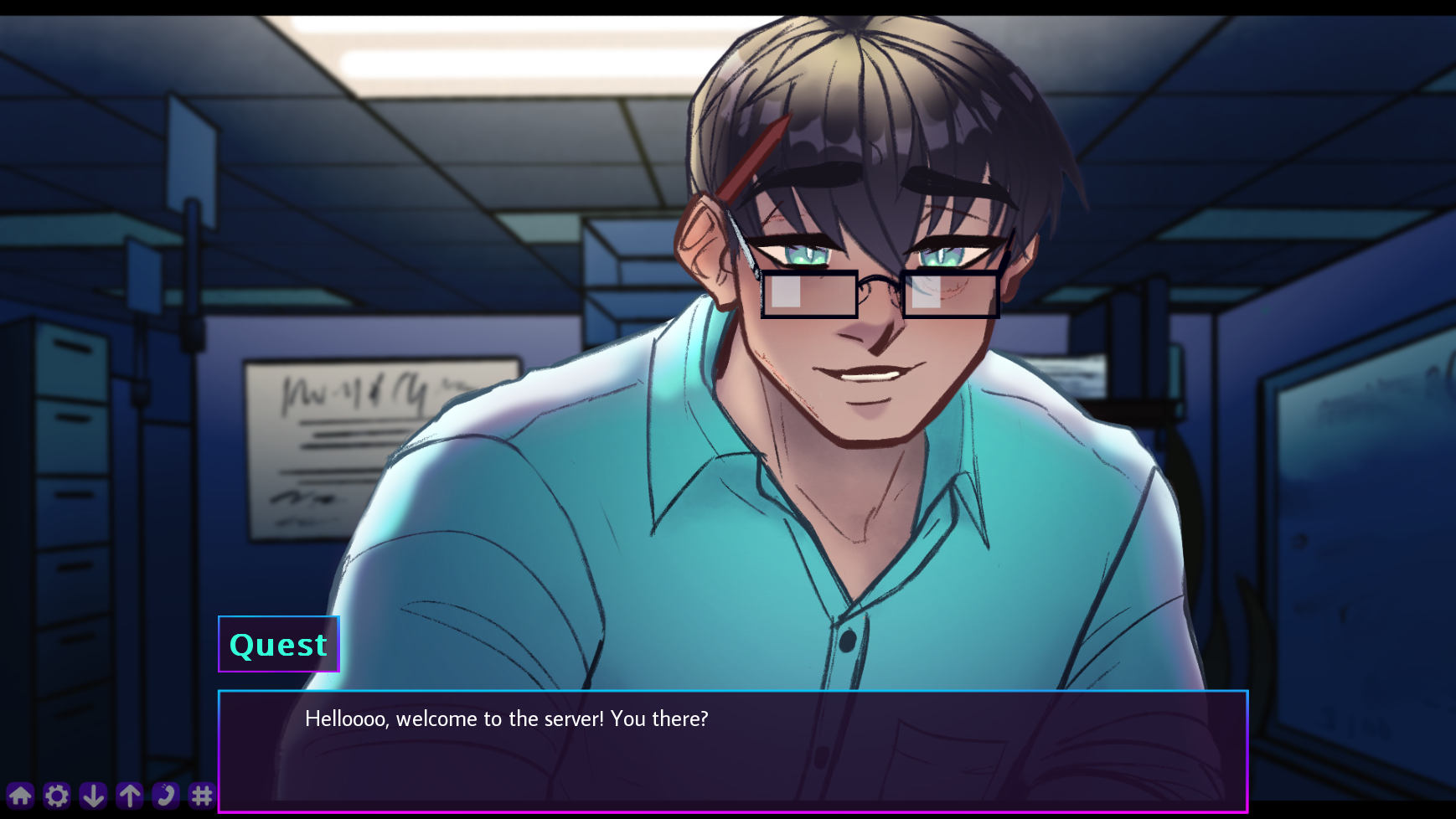Select the down arrow quick-menu icon
Viewport: 1456px width, 819px height.
pos(94,796)
